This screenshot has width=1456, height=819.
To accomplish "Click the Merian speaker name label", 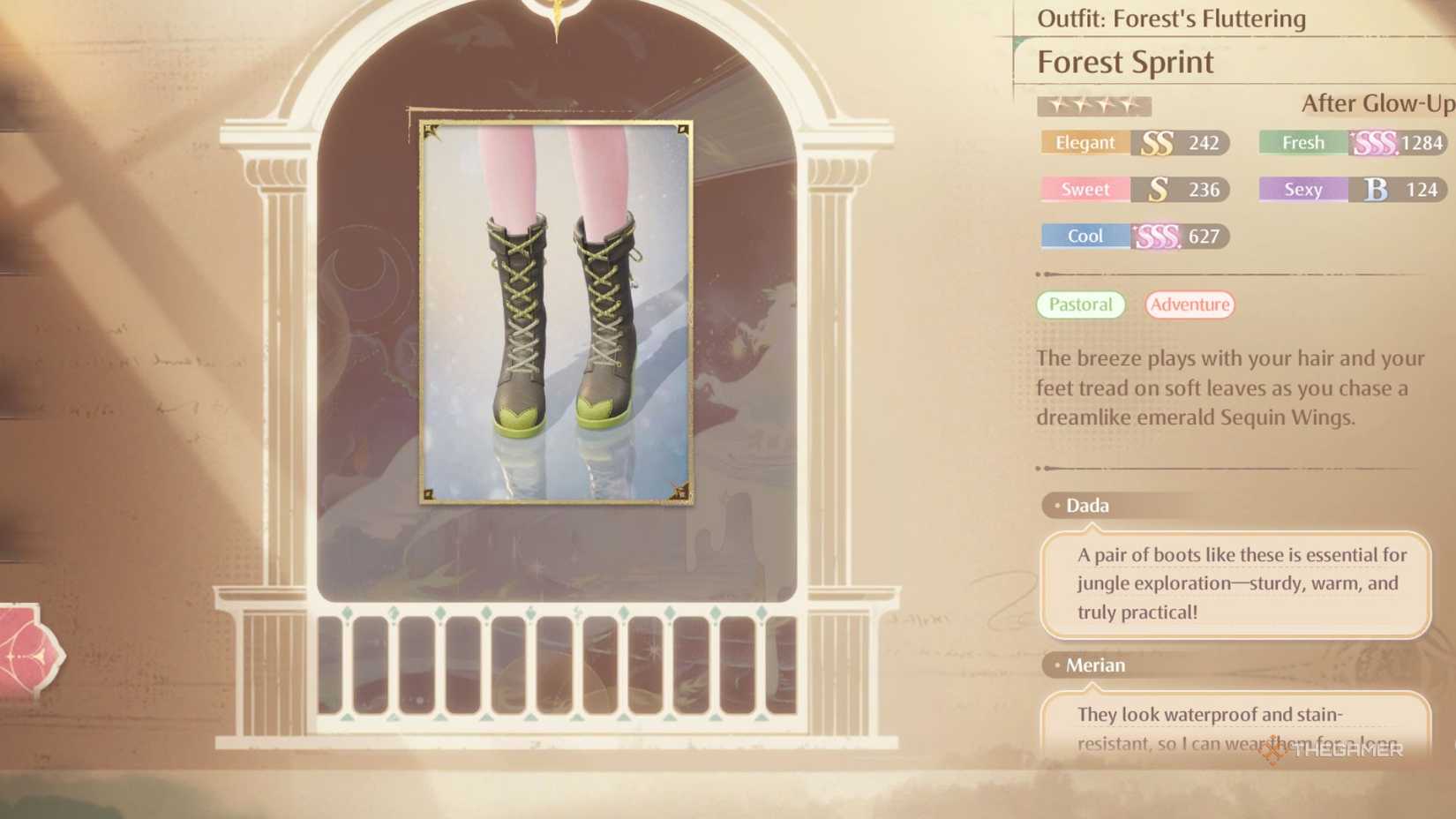I will click(1095, 665).
